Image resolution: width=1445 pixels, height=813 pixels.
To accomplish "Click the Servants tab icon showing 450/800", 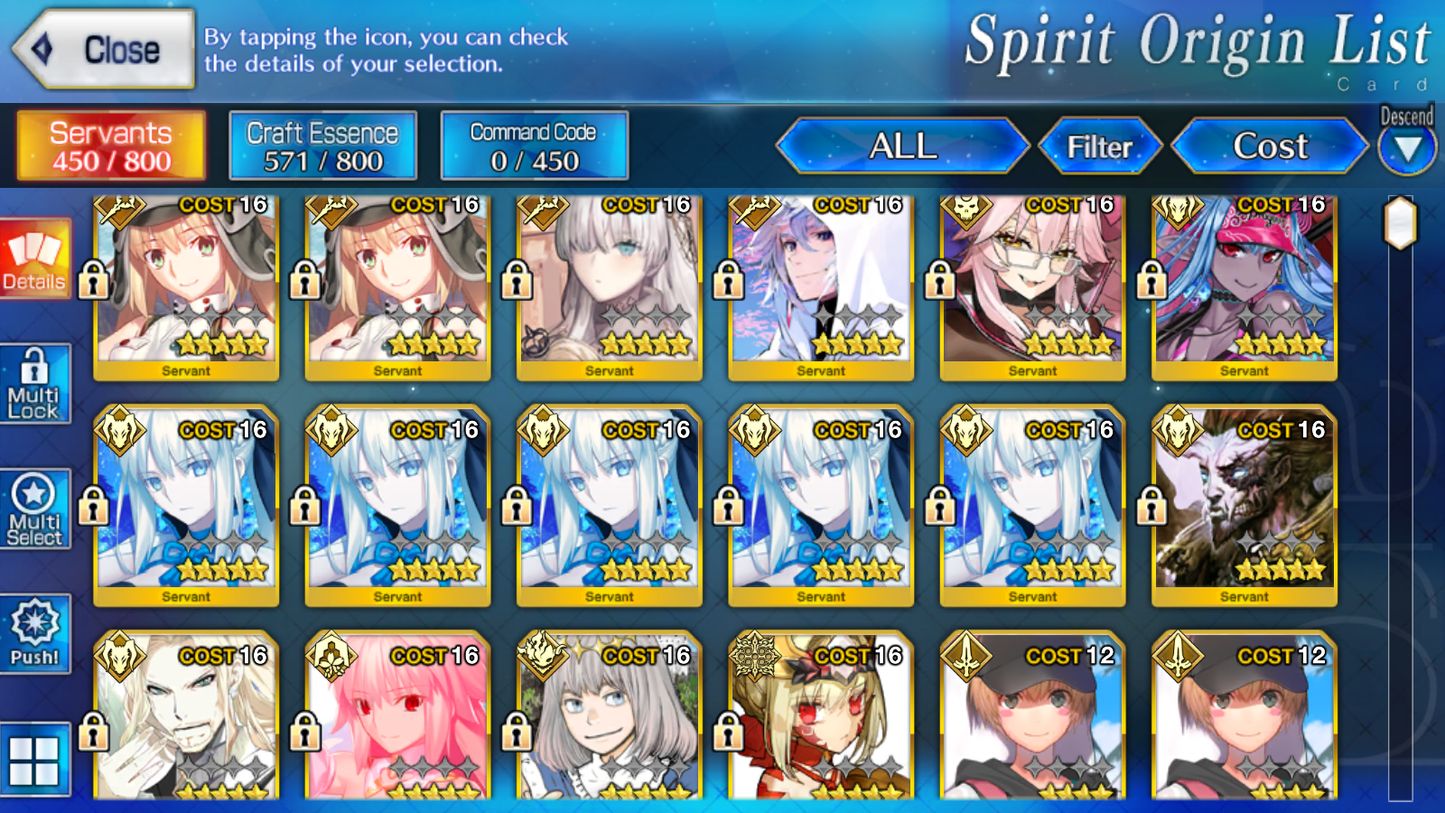I will pos(110,144).
